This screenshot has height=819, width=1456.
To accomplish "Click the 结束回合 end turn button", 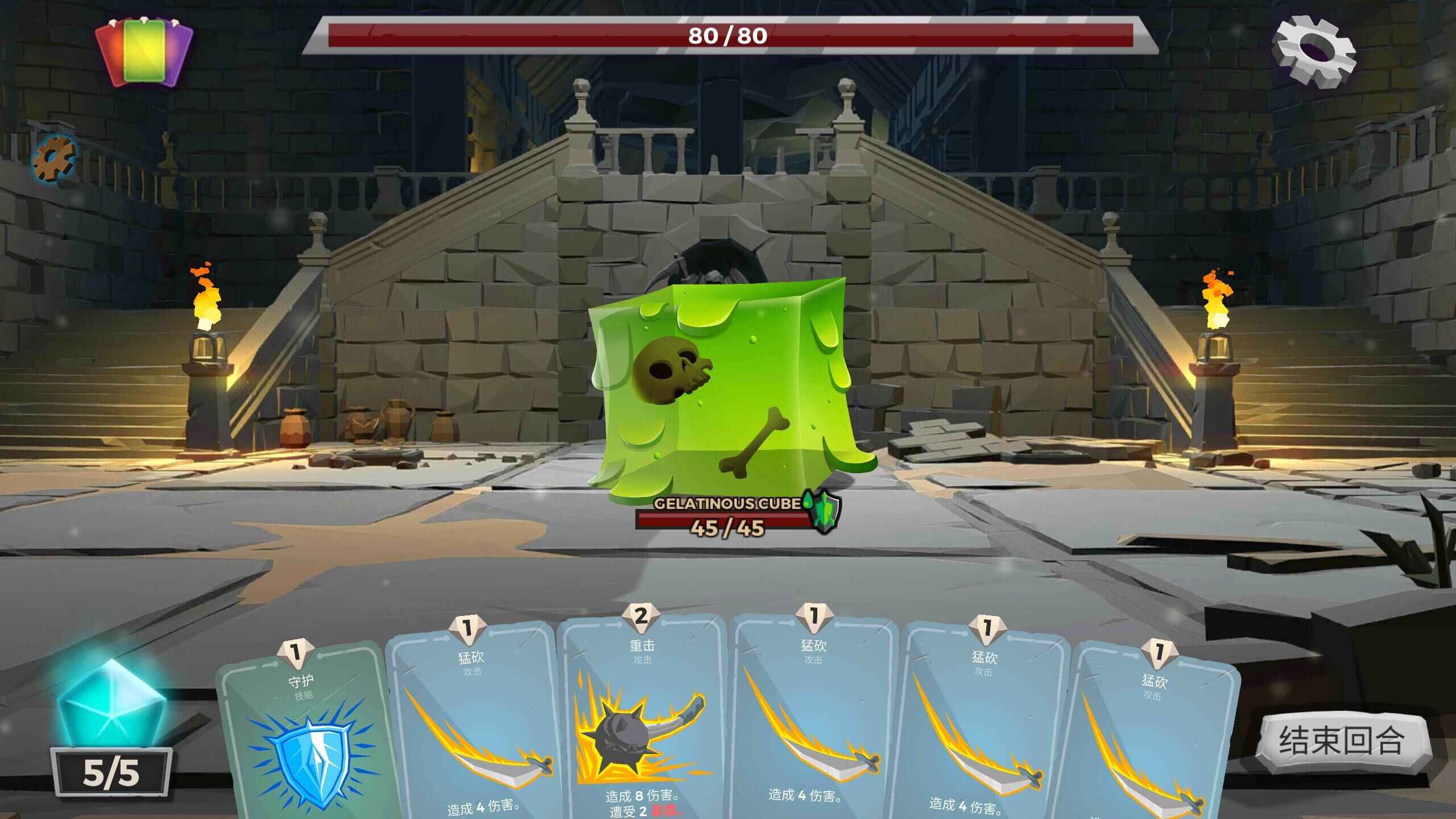I will pos(1342,741).
